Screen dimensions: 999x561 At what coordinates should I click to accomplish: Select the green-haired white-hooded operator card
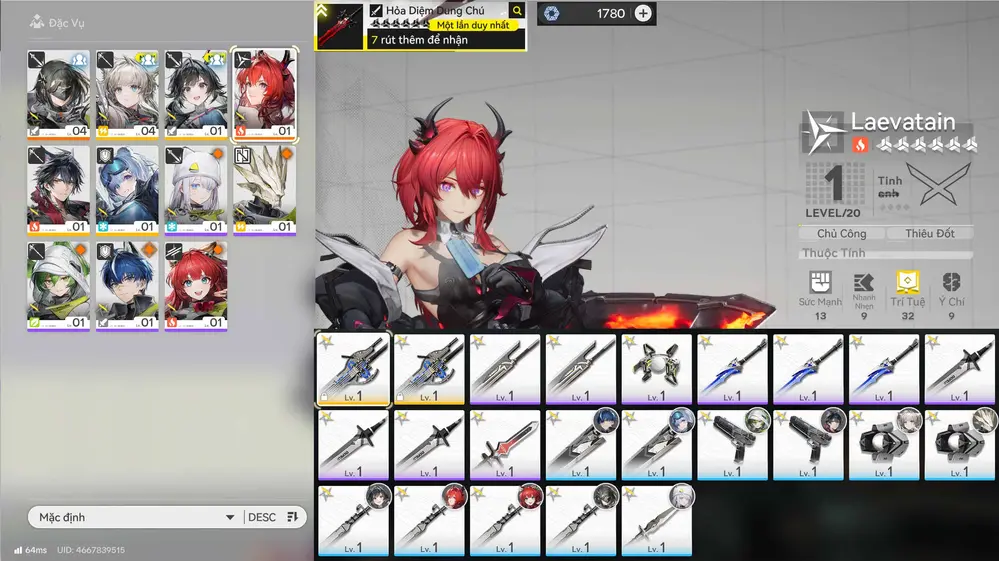59,285
